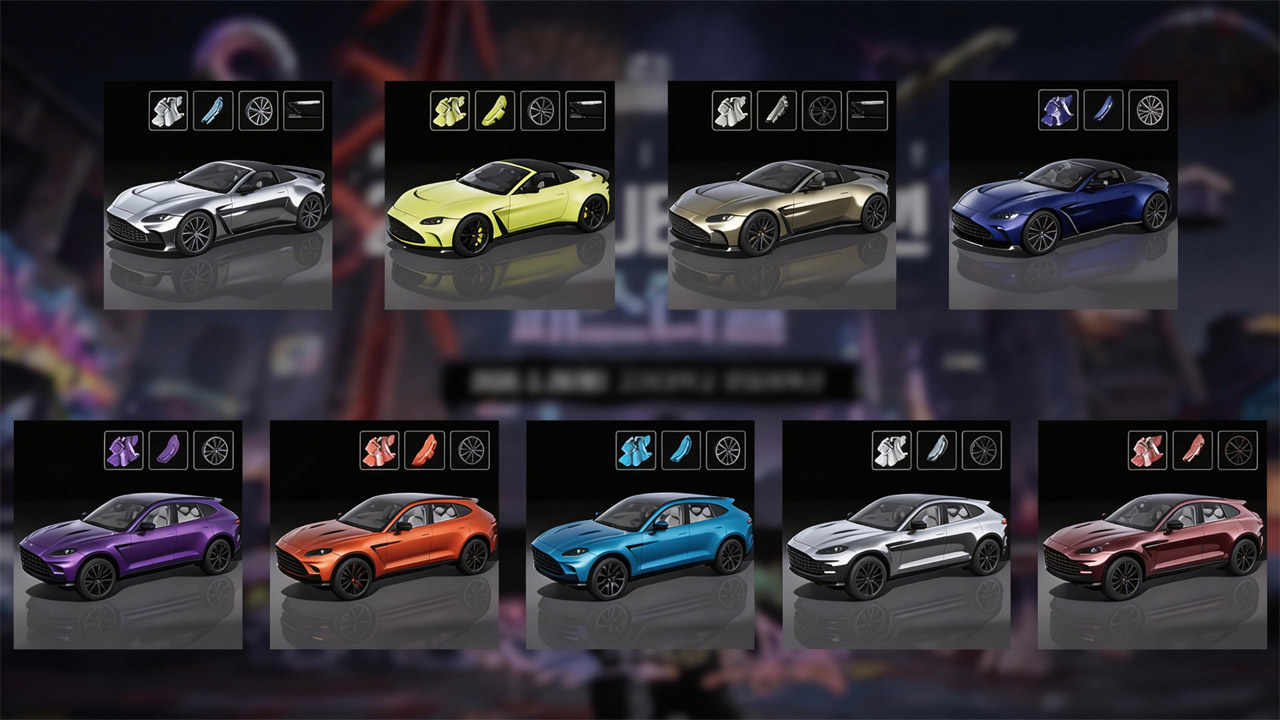This screenshot has height=720, width=1280.
Task: Click the purple paint cloth icon
Action: (124, 450)
